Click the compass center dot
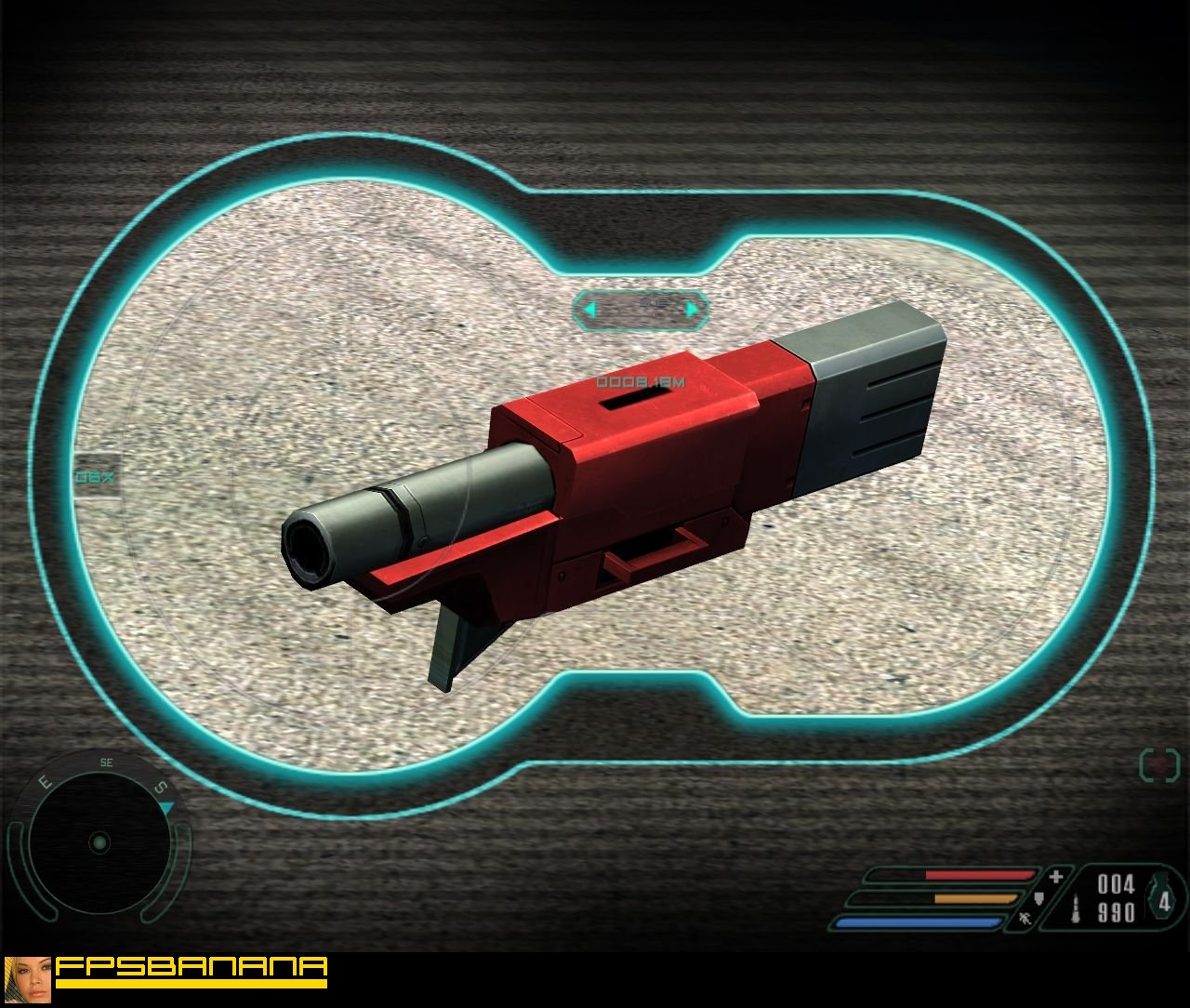The width and height of the screenshot is (1190, 1008). pos(99,843)
